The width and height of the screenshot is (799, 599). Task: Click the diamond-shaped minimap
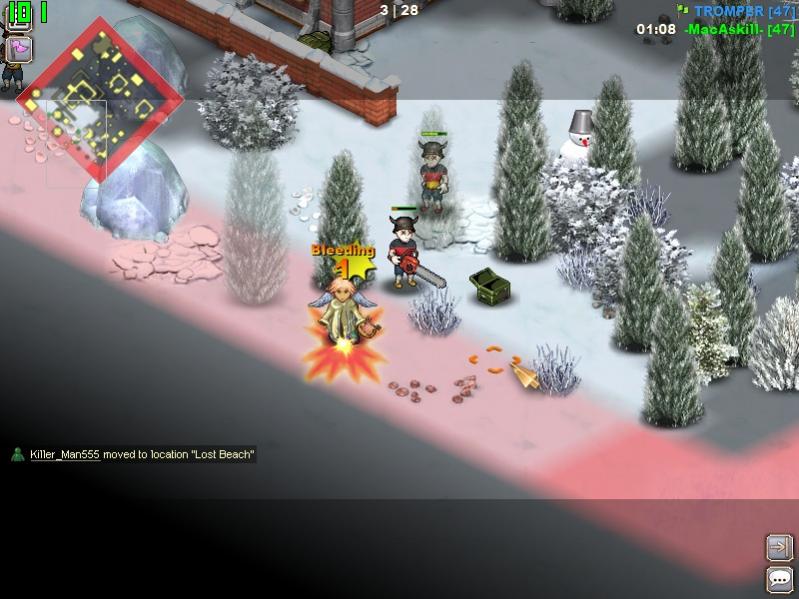click(99, 100)
